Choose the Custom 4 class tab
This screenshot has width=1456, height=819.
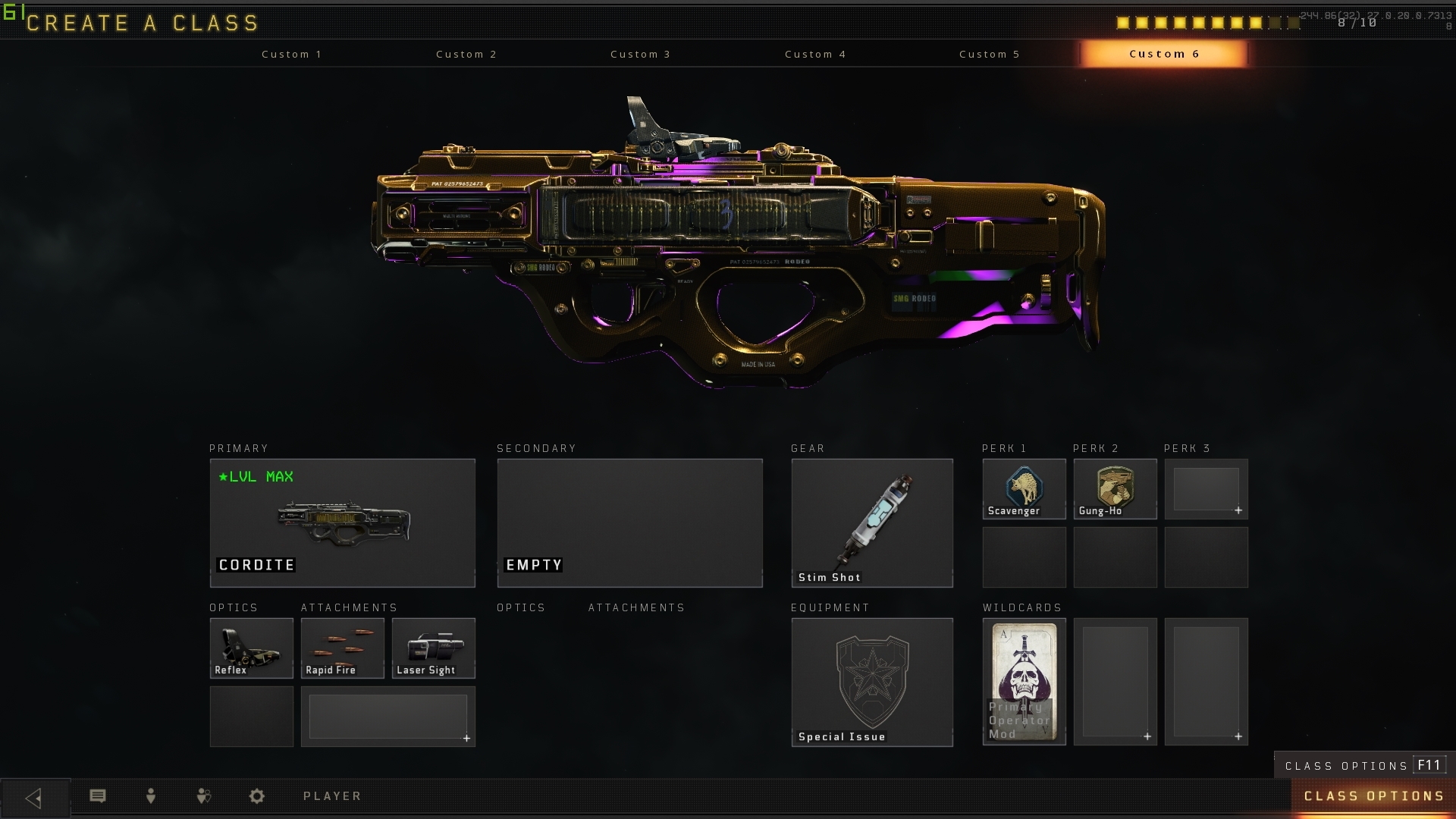point(815,54)
